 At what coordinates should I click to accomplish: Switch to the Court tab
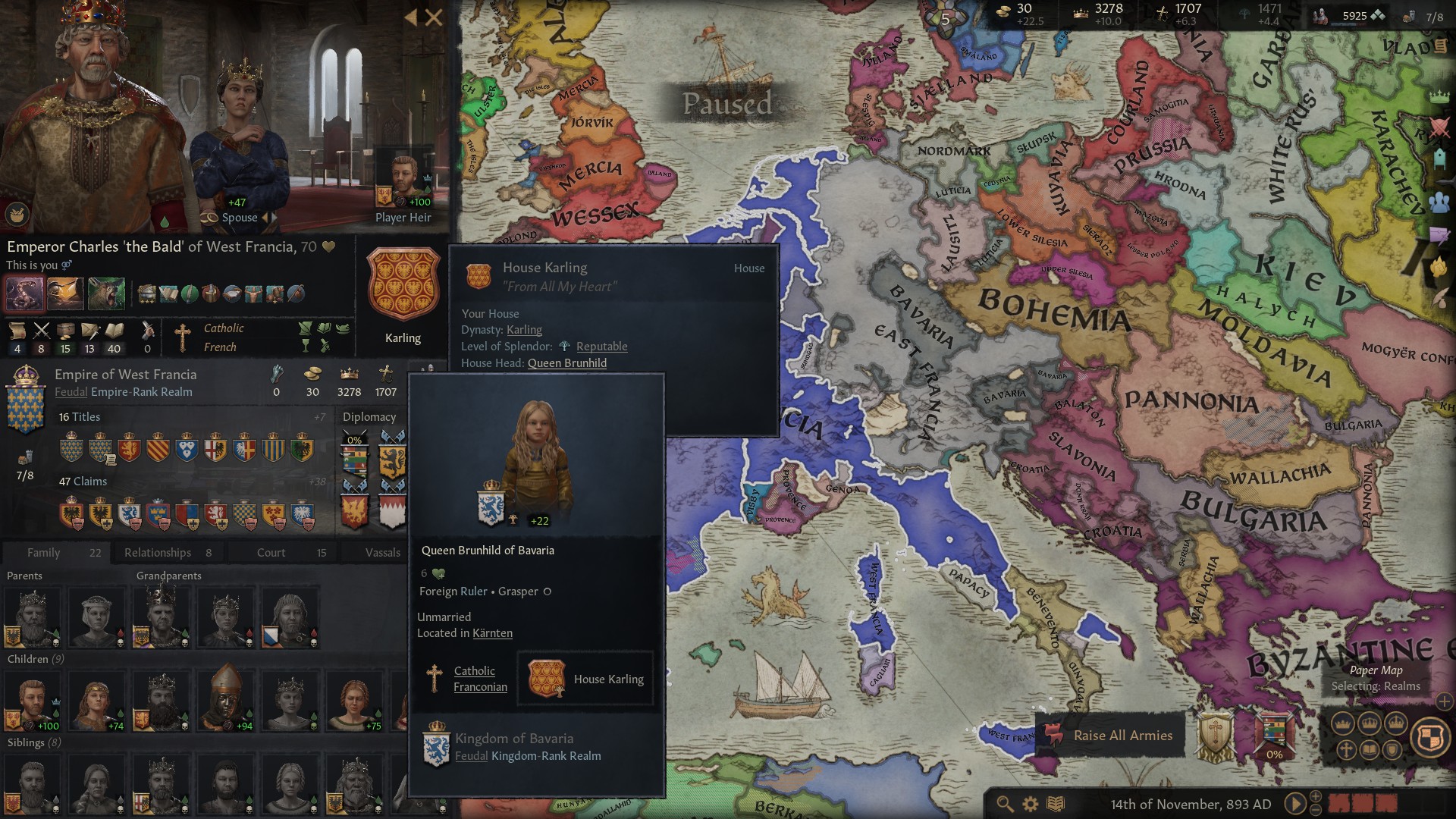pyautogui.click(x=271, y=552)
